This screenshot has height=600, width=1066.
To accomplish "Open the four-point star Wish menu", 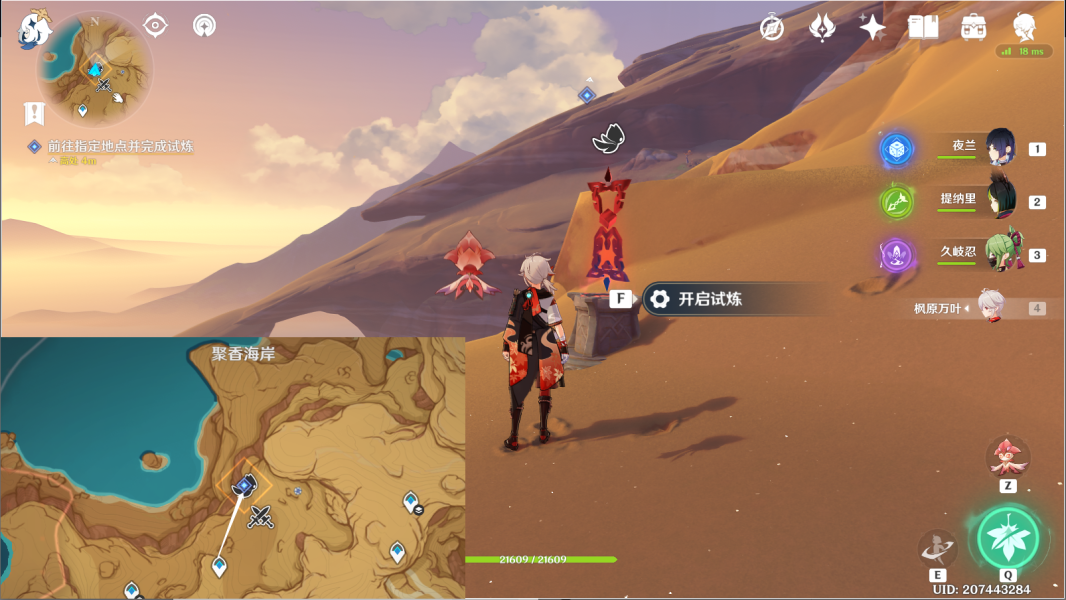I will [x=872, y=28].
